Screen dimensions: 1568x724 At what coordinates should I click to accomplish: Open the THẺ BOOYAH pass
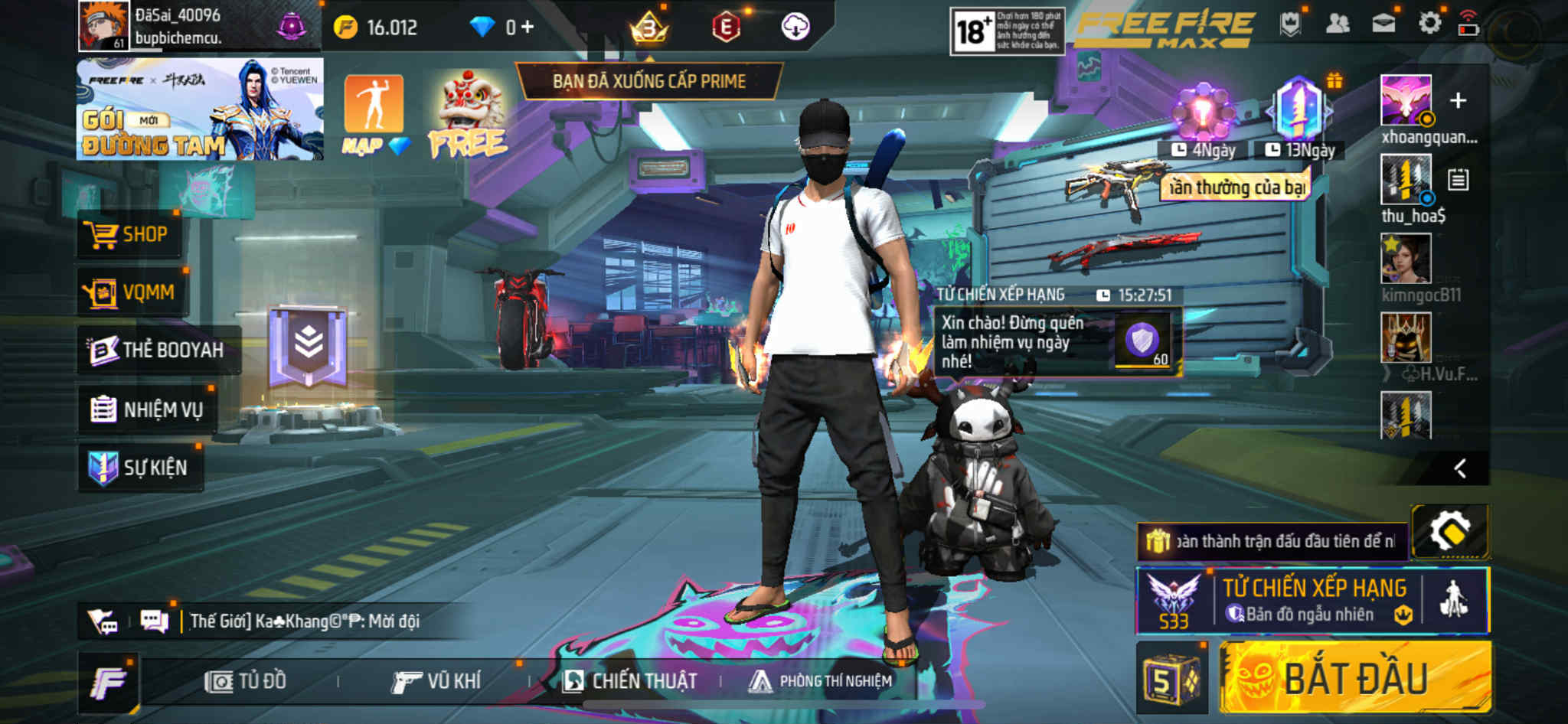point(157,350)
